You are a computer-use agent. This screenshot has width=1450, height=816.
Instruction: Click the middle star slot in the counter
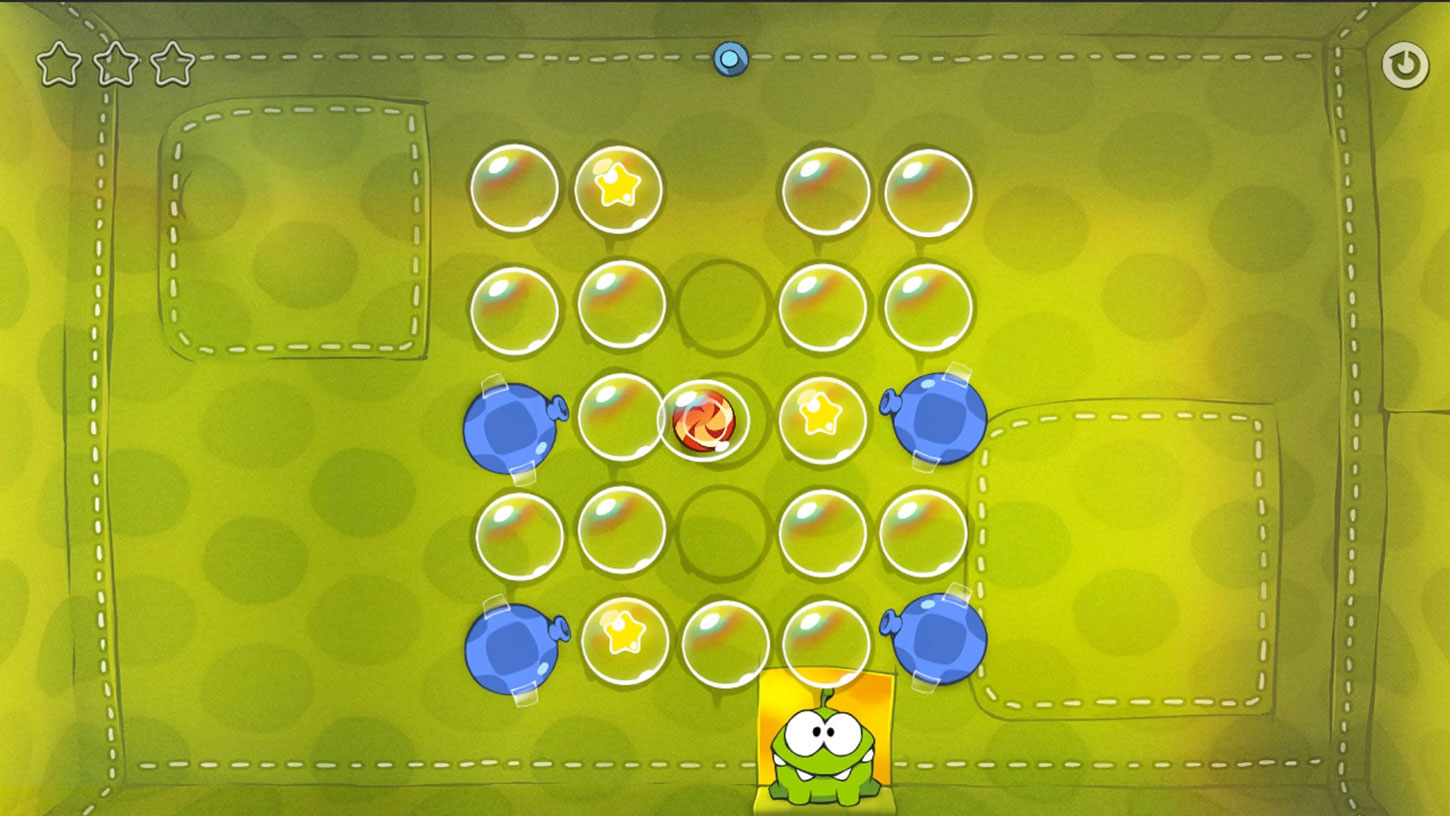pos(117,64)
